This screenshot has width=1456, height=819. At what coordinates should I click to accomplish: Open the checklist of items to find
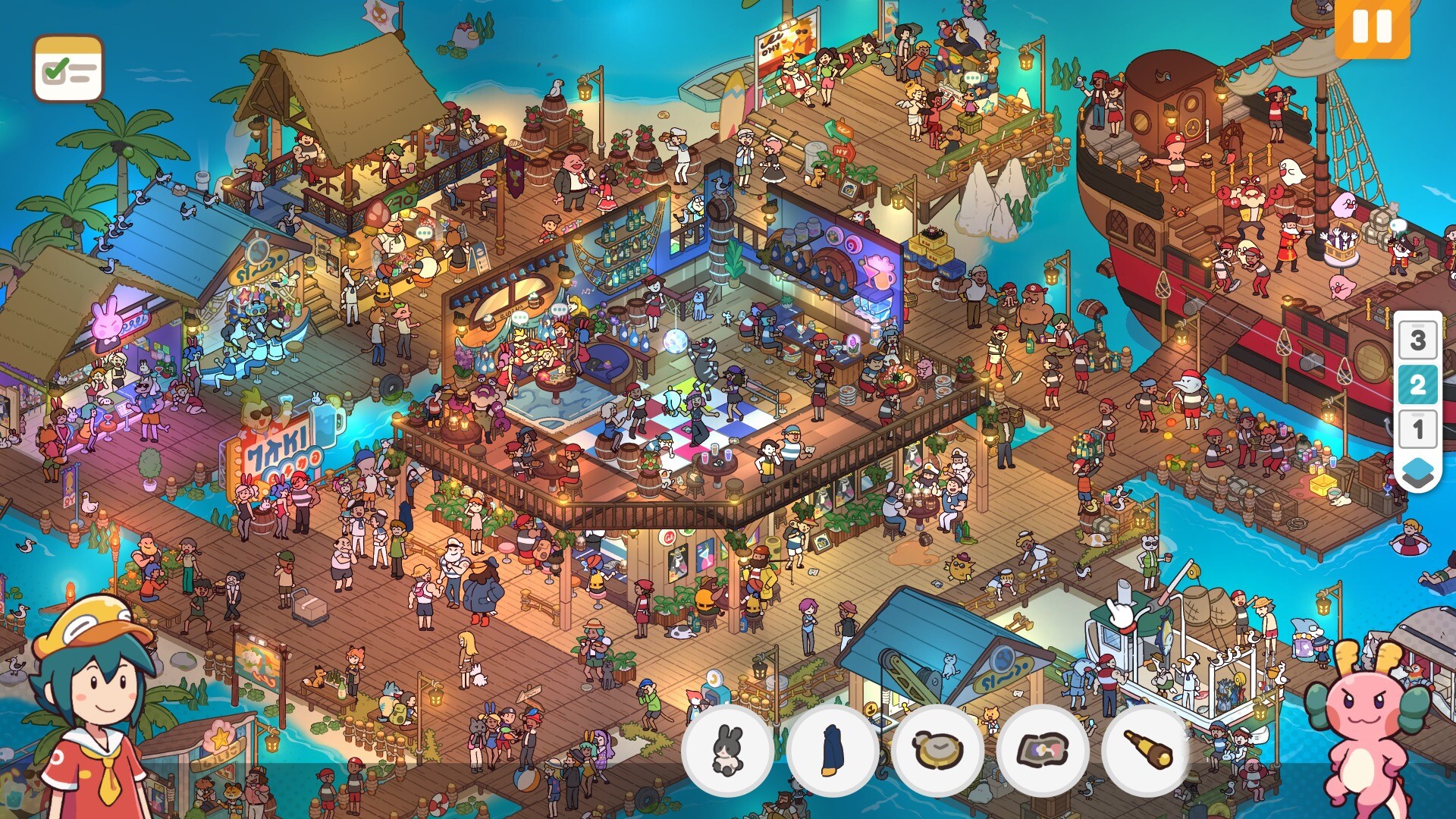[x=68, y=69]
